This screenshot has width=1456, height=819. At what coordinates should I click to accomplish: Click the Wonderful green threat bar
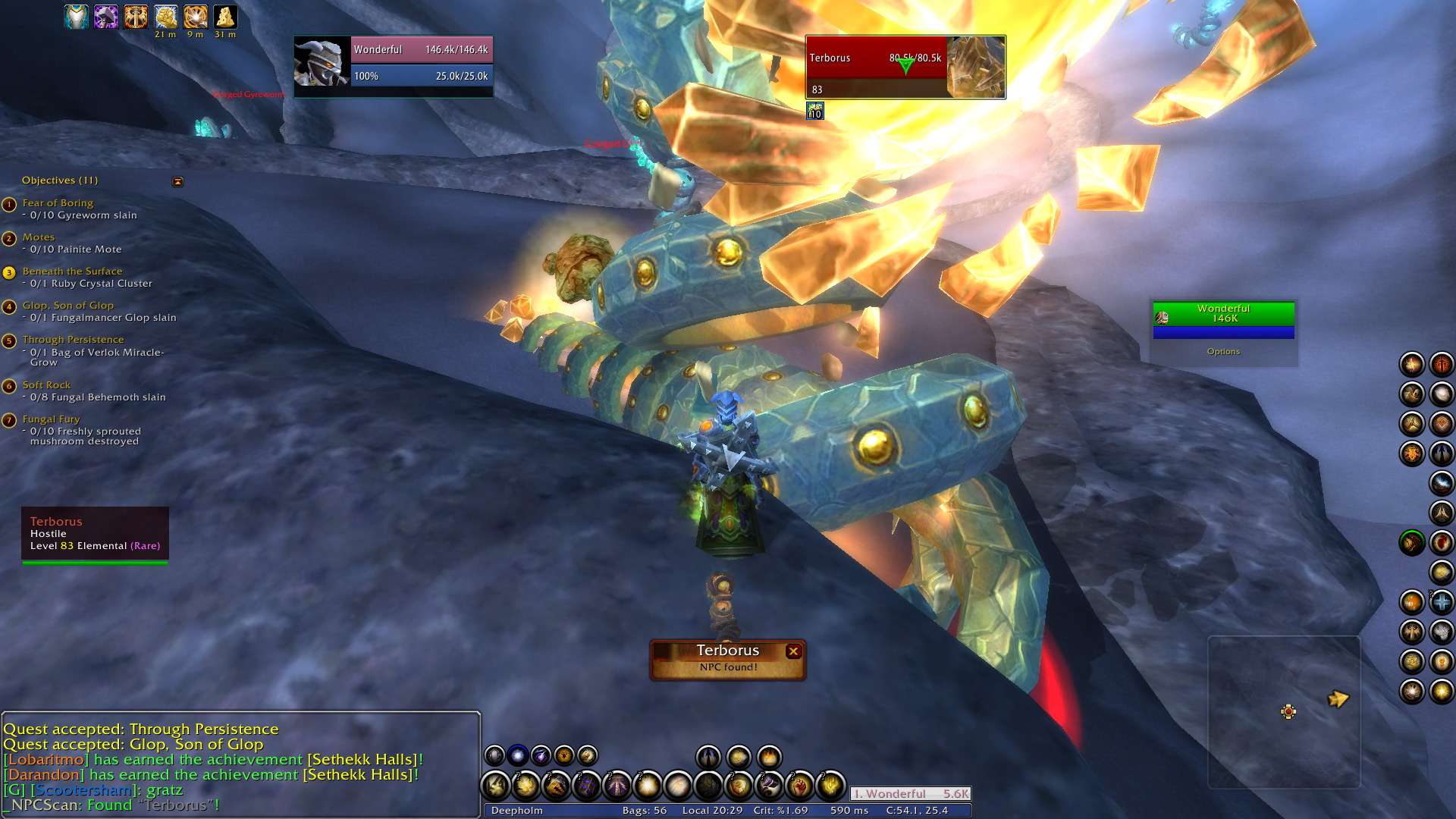pyautogui.click(x=1223, y=313)
